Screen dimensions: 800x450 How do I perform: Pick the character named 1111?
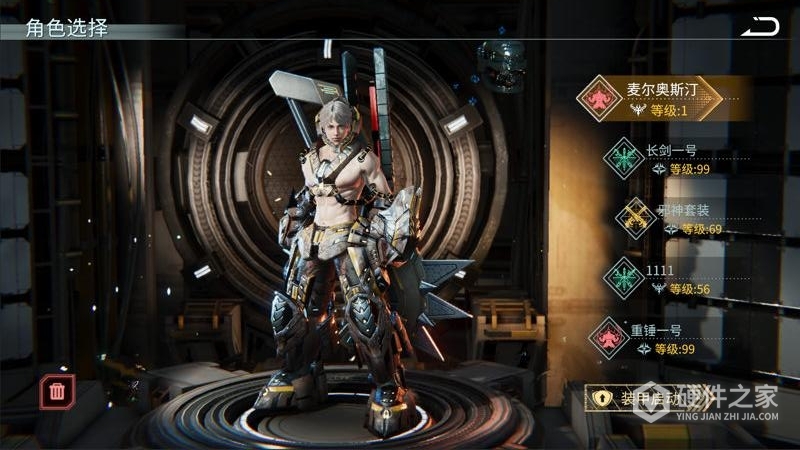pyautogui.click(x=680, y=278)
